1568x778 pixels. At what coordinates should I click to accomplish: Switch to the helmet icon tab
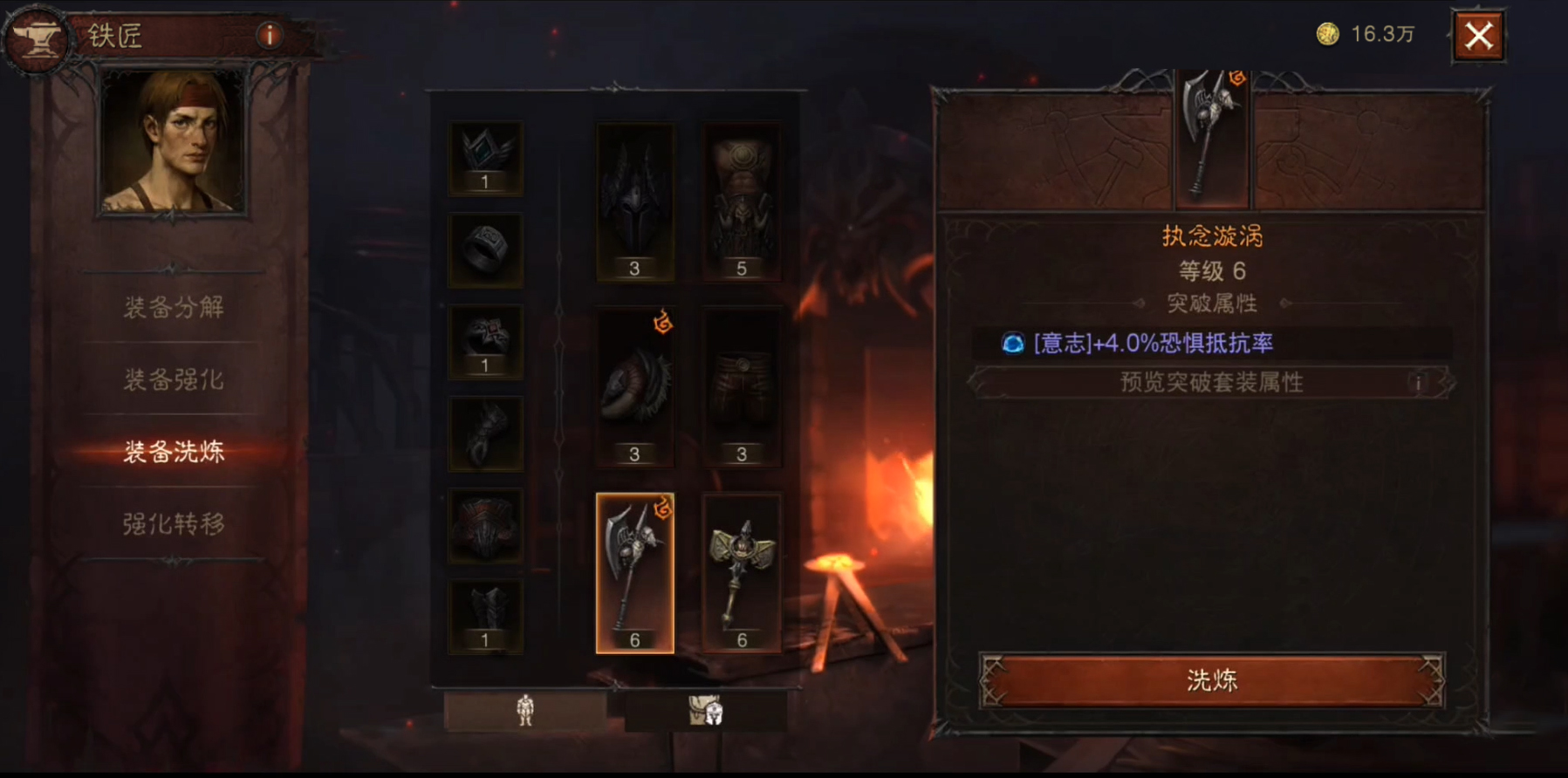coord(705,710)
